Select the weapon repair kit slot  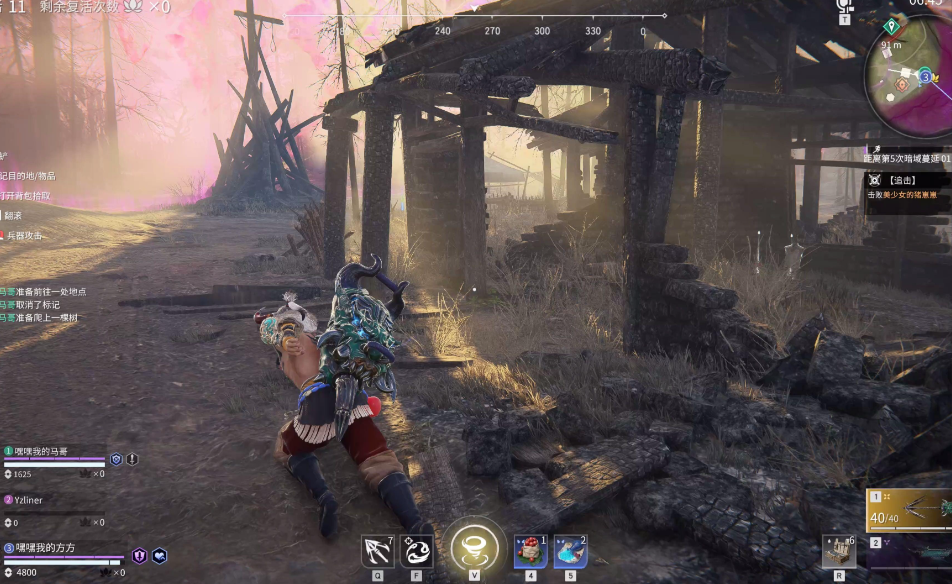click(x=838, y=551)
